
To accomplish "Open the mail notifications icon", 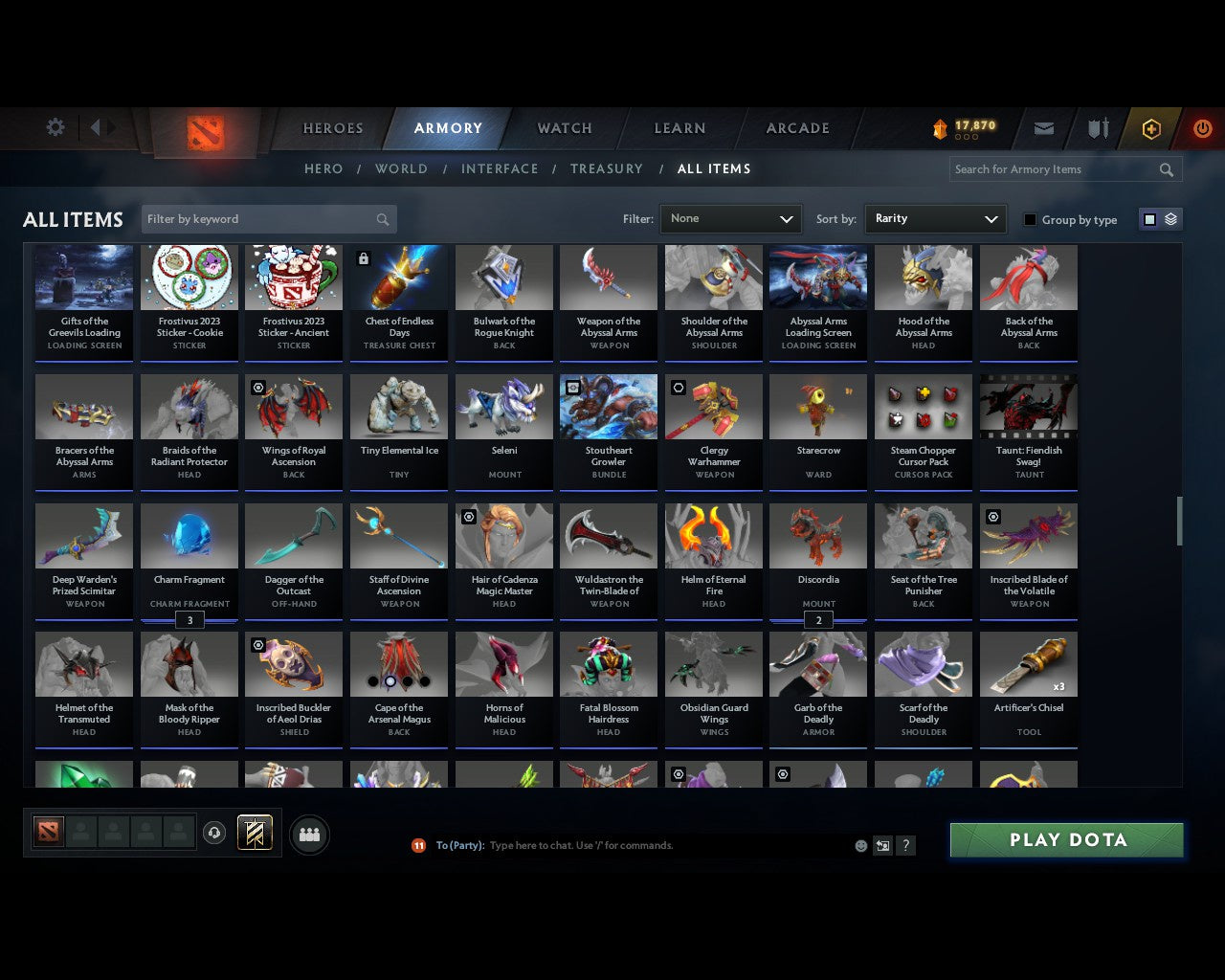I will [1043, 127].
